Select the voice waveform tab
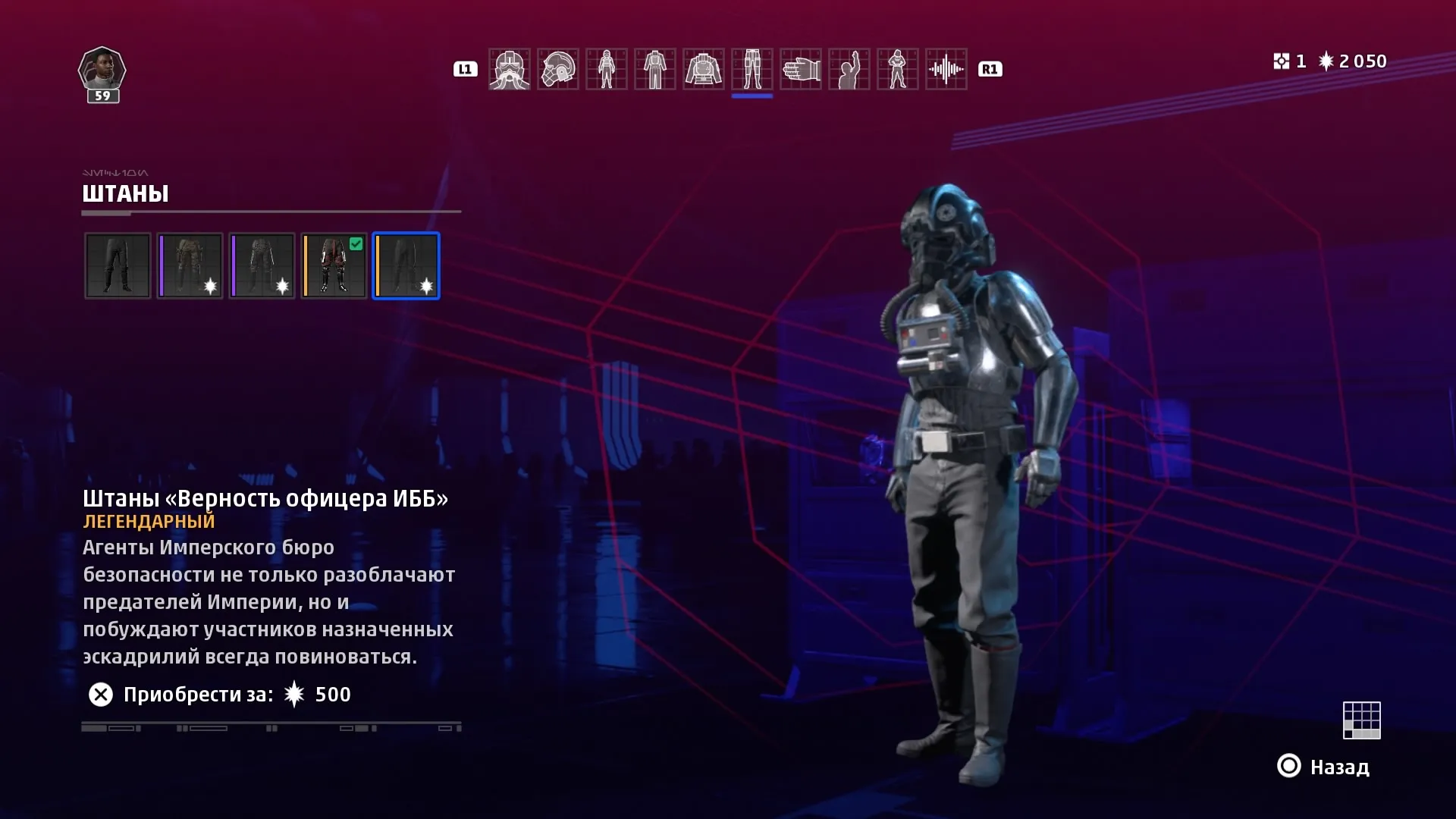This screenshot has height=819, width=1456. (x=946, y=69)
